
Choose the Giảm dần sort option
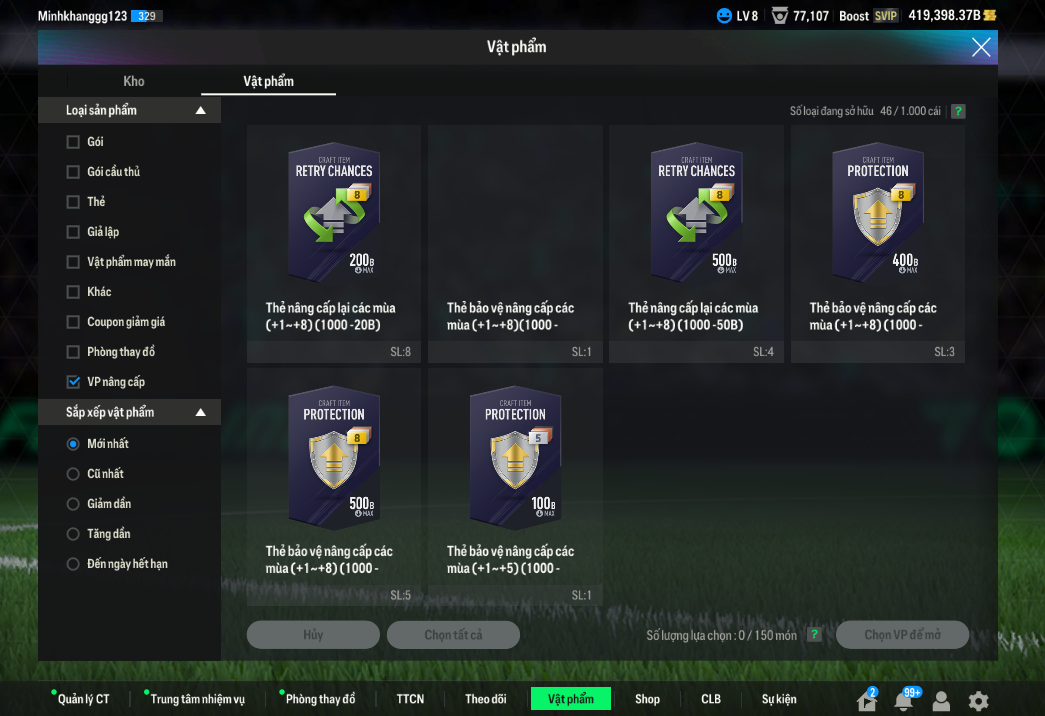pos(73,504)
